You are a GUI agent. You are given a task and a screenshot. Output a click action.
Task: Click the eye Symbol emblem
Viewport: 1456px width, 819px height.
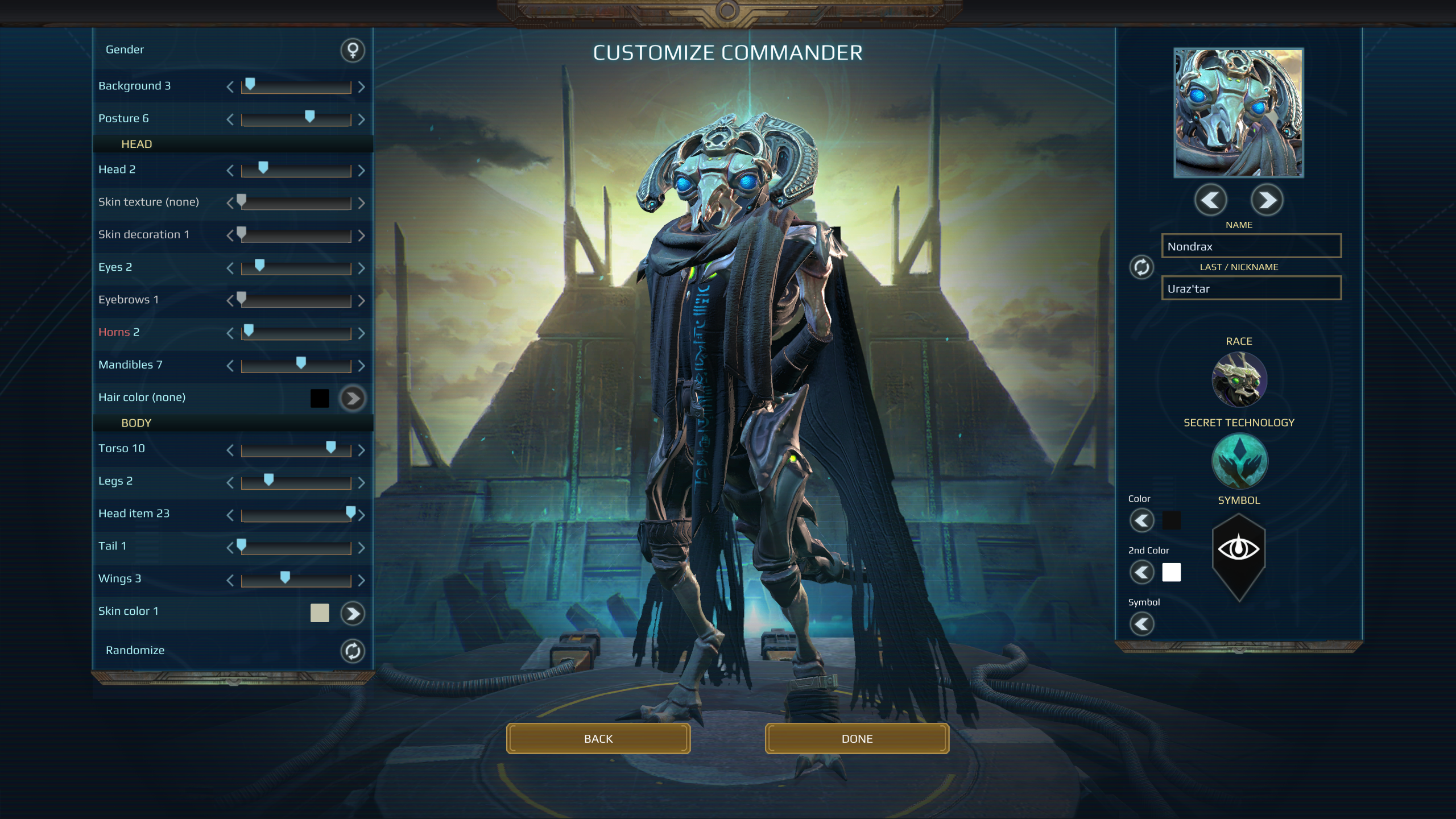click(1240, 549)
